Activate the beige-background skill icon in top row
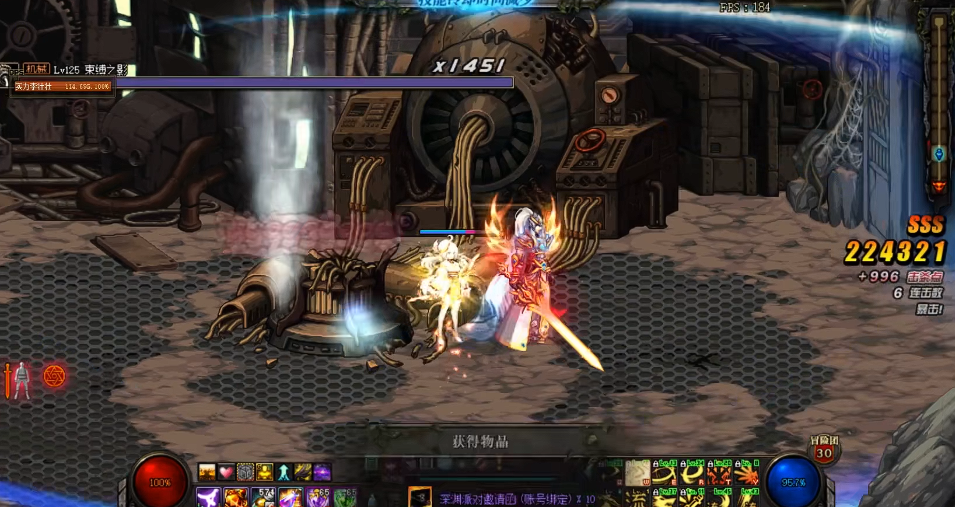 (638, 471)
